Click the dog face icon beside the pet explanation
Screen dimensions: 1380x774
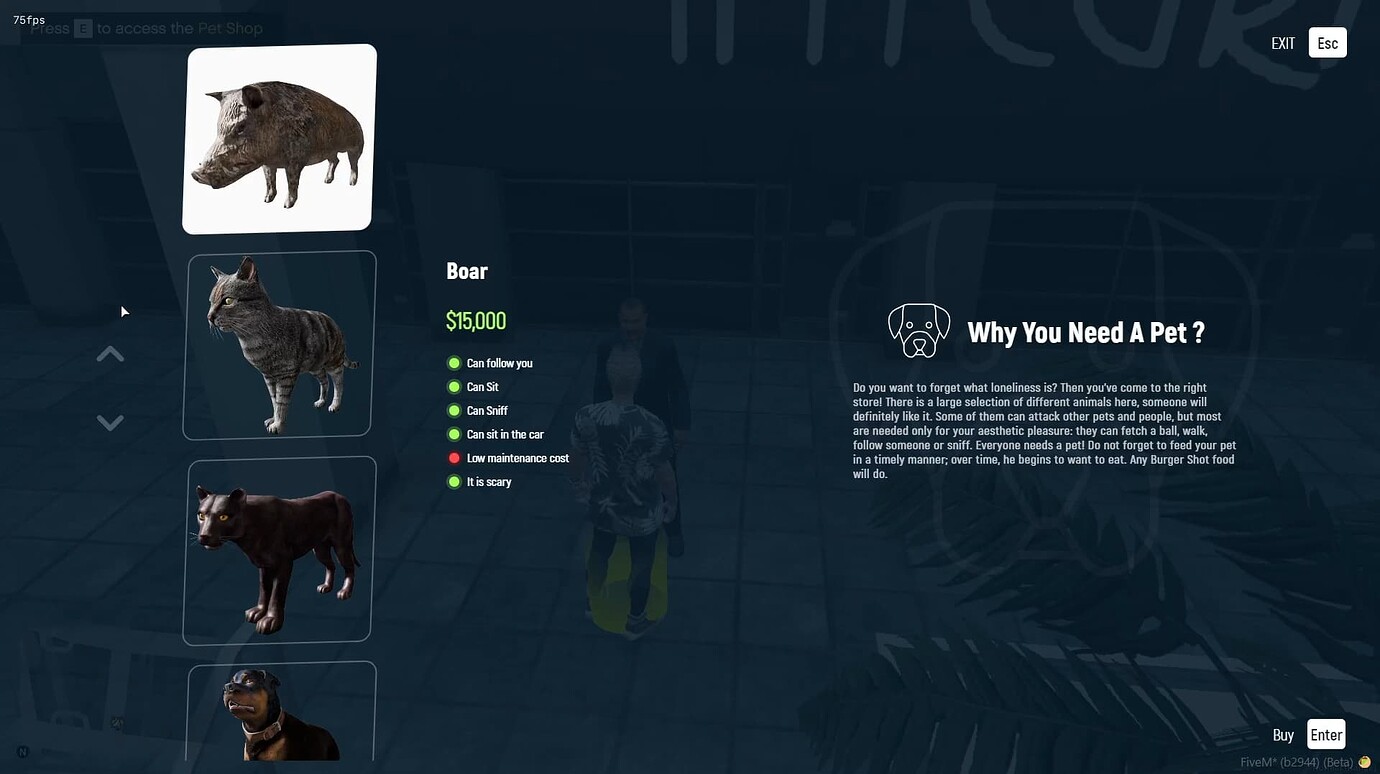click(x=918, y=330)
